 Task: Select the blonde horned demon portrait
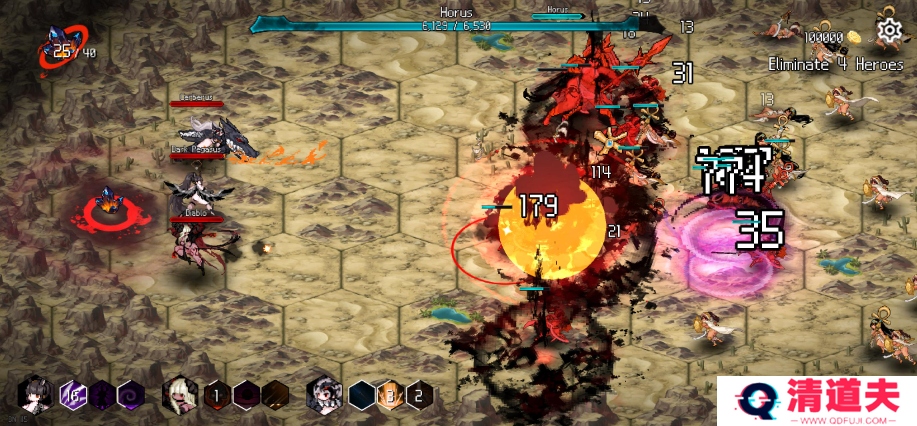coord(180,394)
